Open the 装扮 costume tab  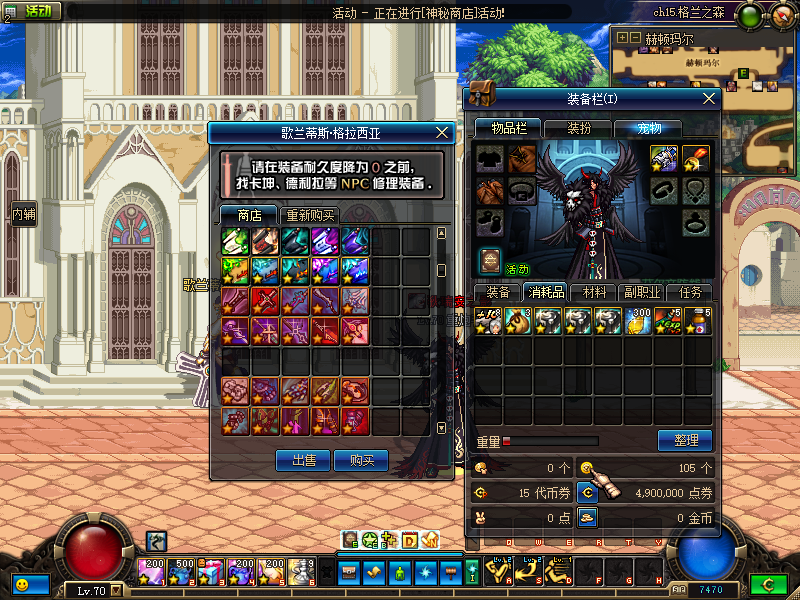579,128
